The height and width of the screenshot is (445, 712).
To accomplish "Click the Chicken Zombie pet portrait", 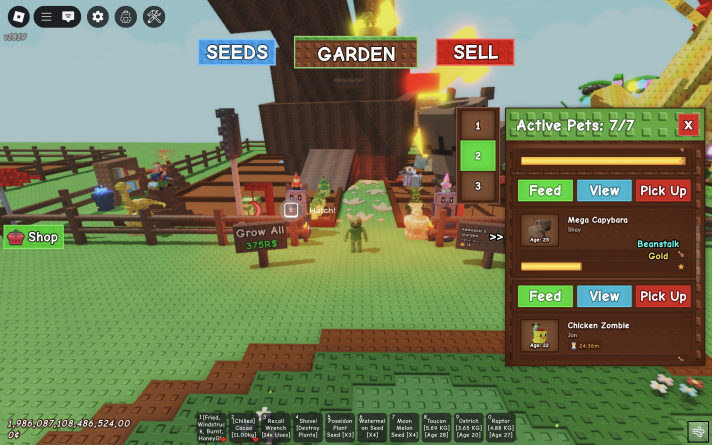I will (540, 335).
